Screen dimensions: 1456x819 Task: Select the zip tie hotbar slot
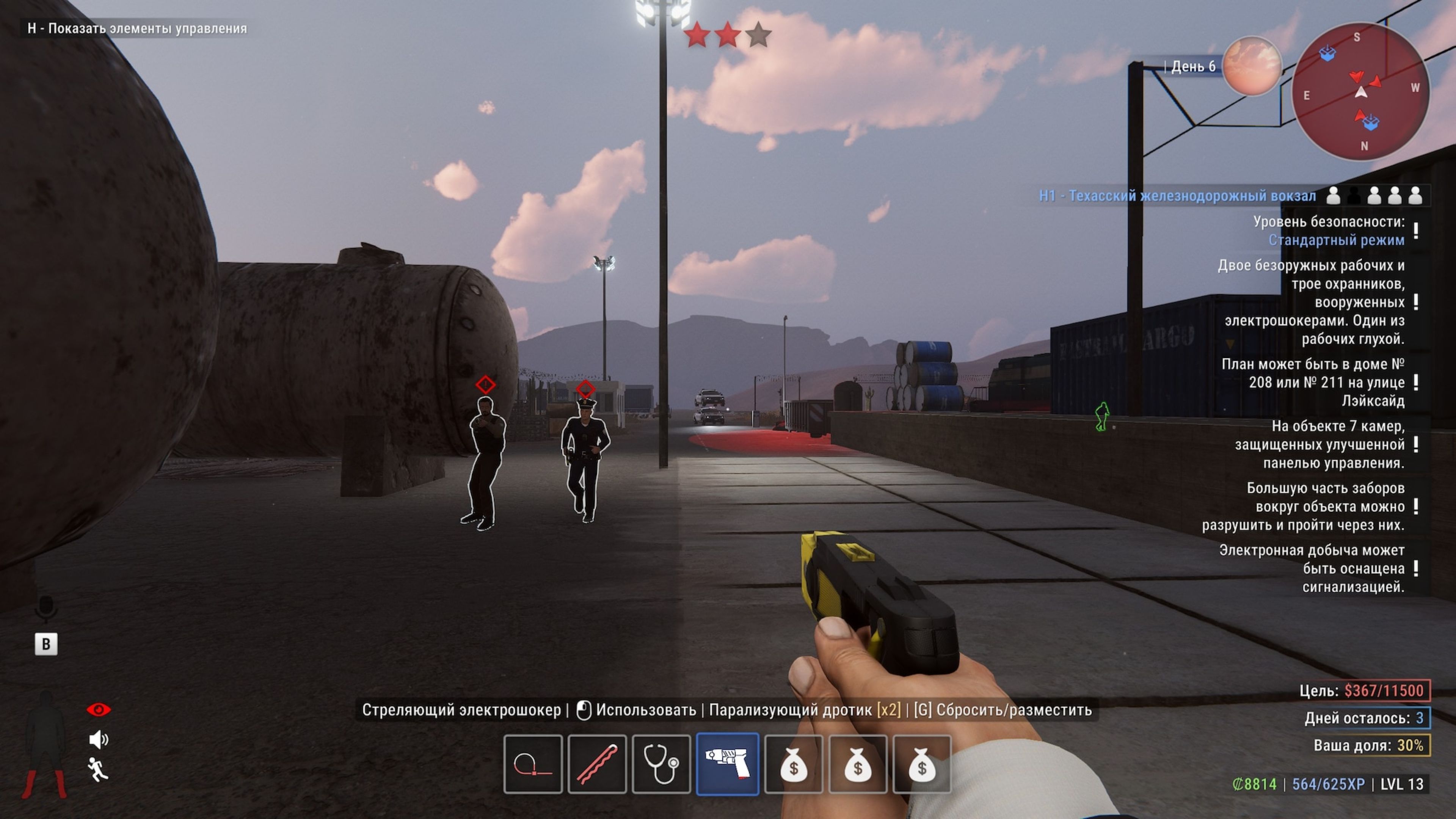tap(532, 764)
